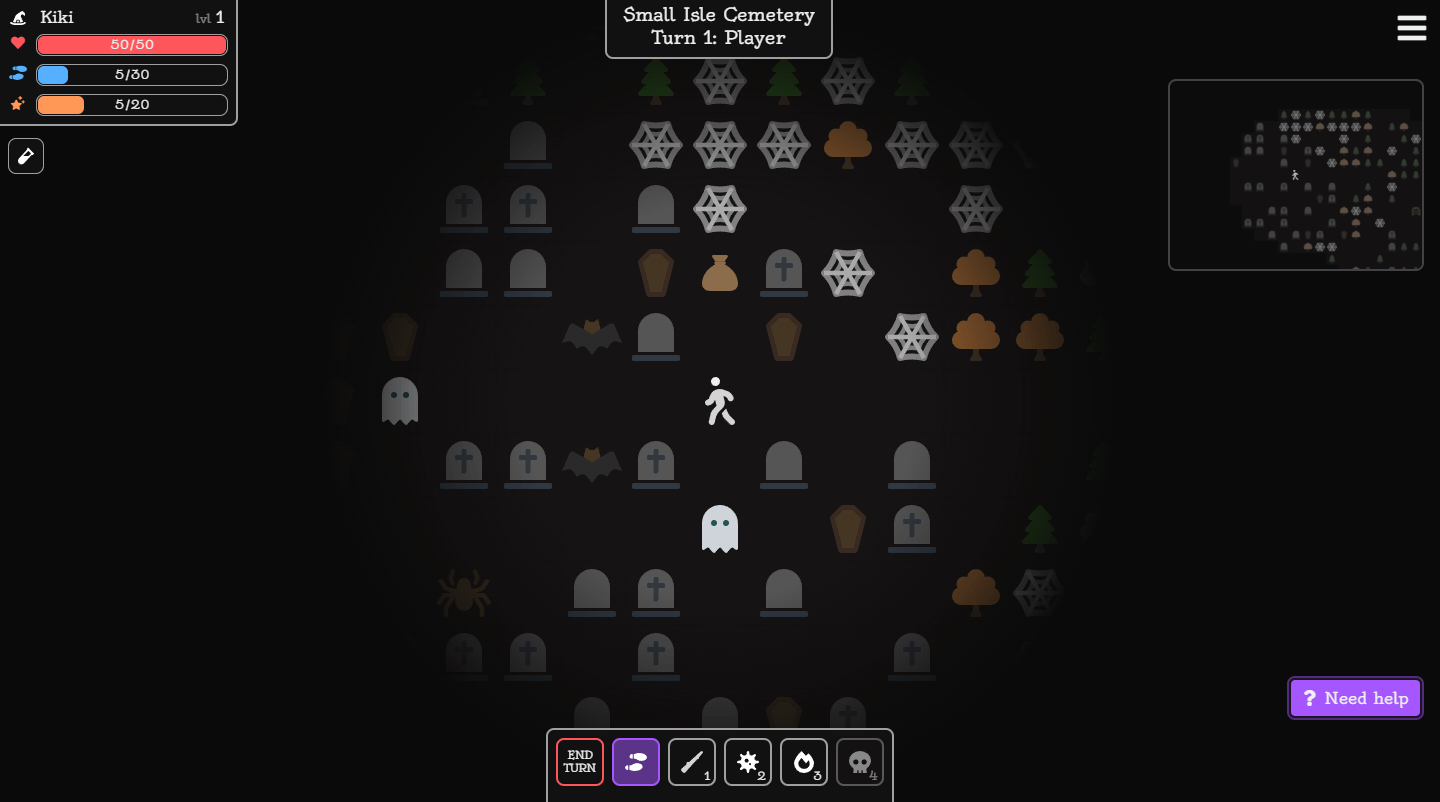Click the spider in the graveyard
The width and height of the screenshot is (1440, 802).
tap(464, 592)
